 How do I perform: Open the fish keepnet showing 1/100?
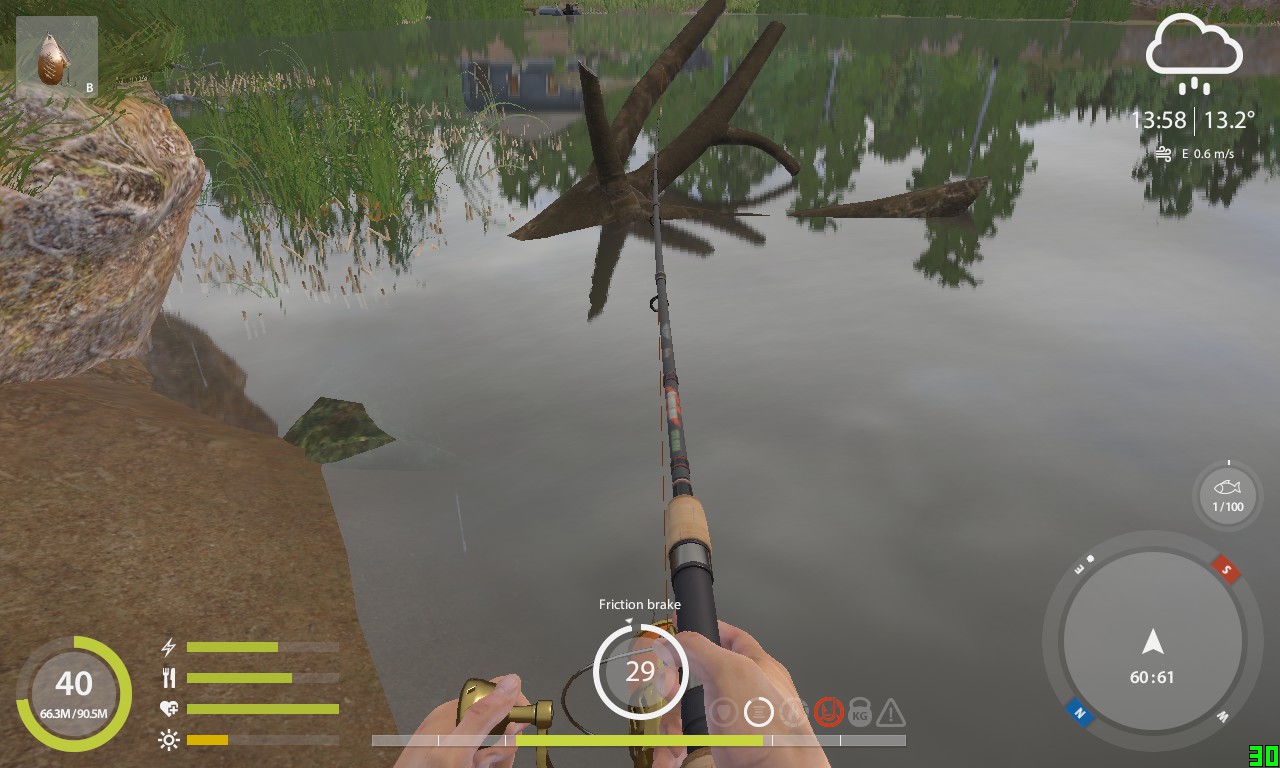pos(1228,495)
